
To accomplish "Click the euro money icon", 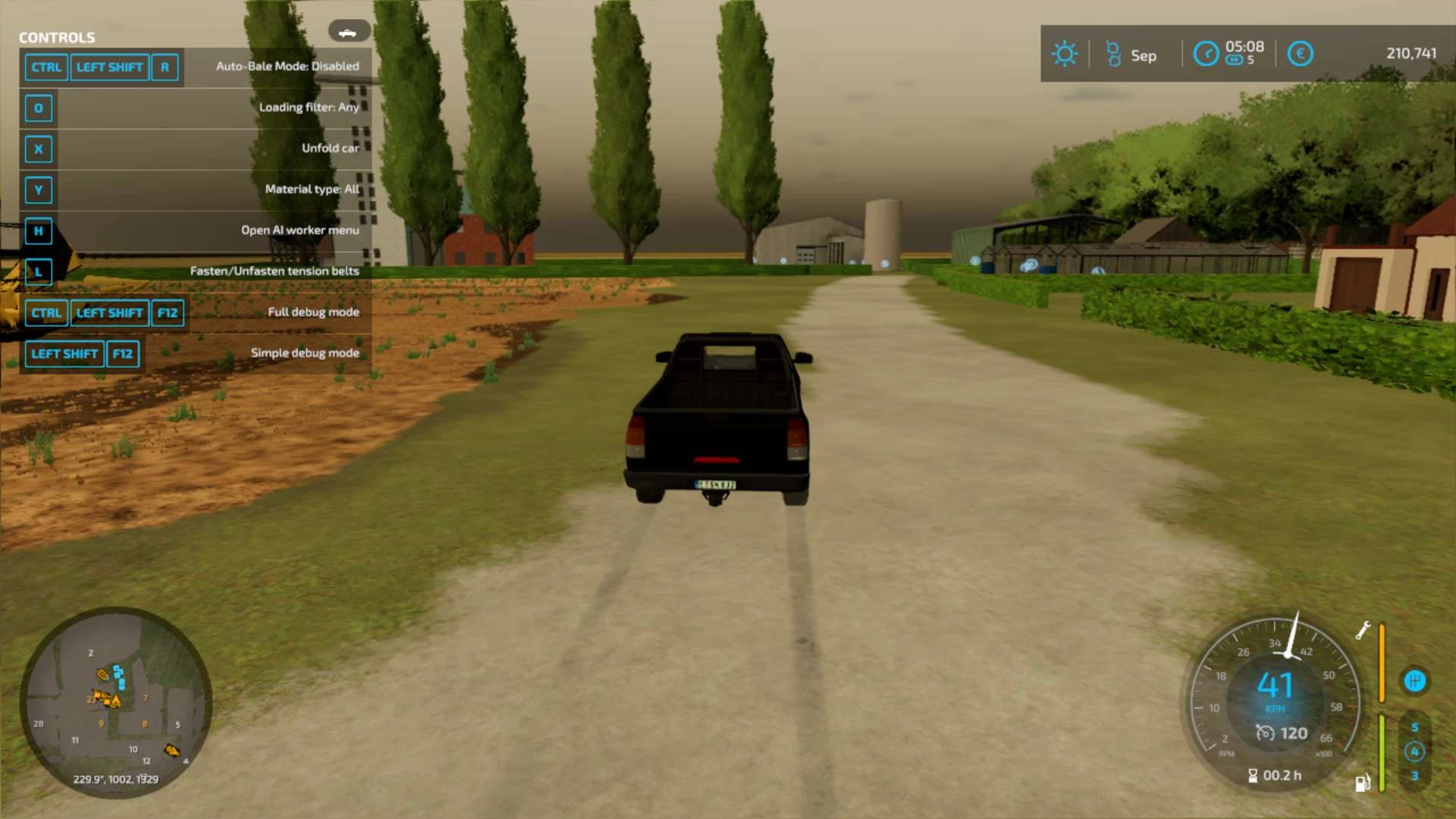I will (x=1300, y=54).
